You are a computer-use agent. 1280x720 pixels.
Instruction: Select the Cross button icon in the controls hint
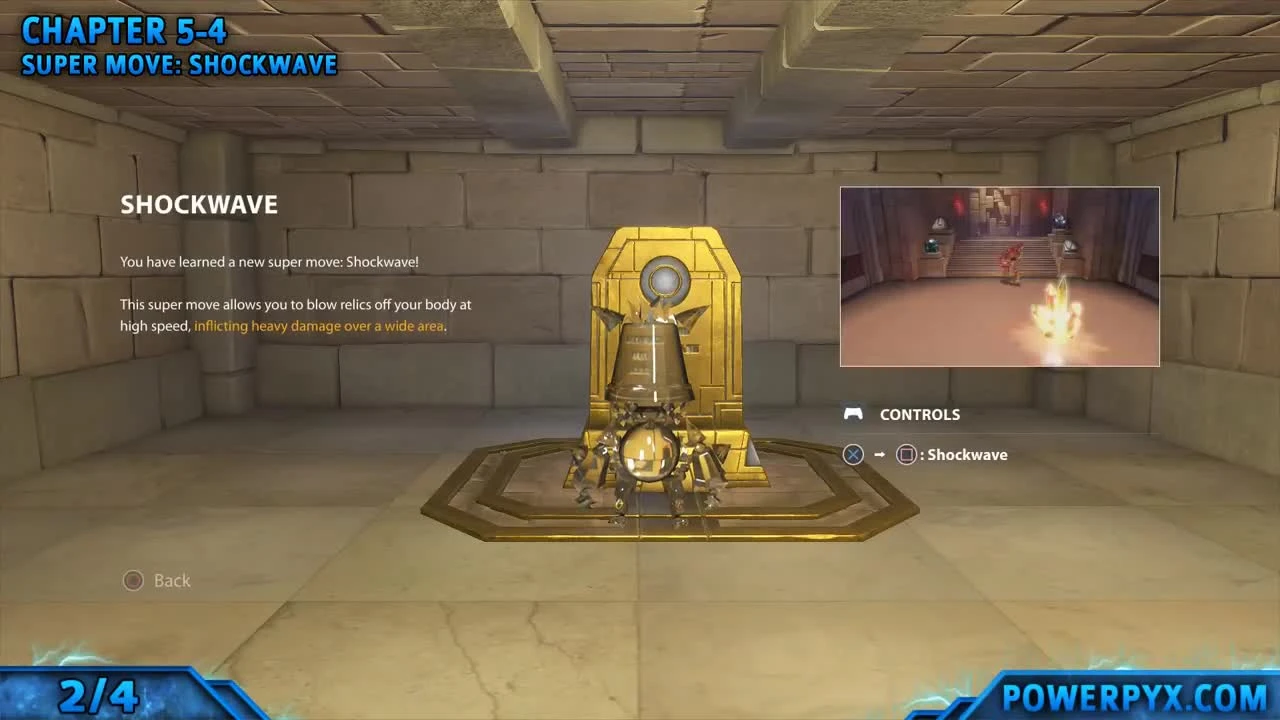click(x=853, y=455)
